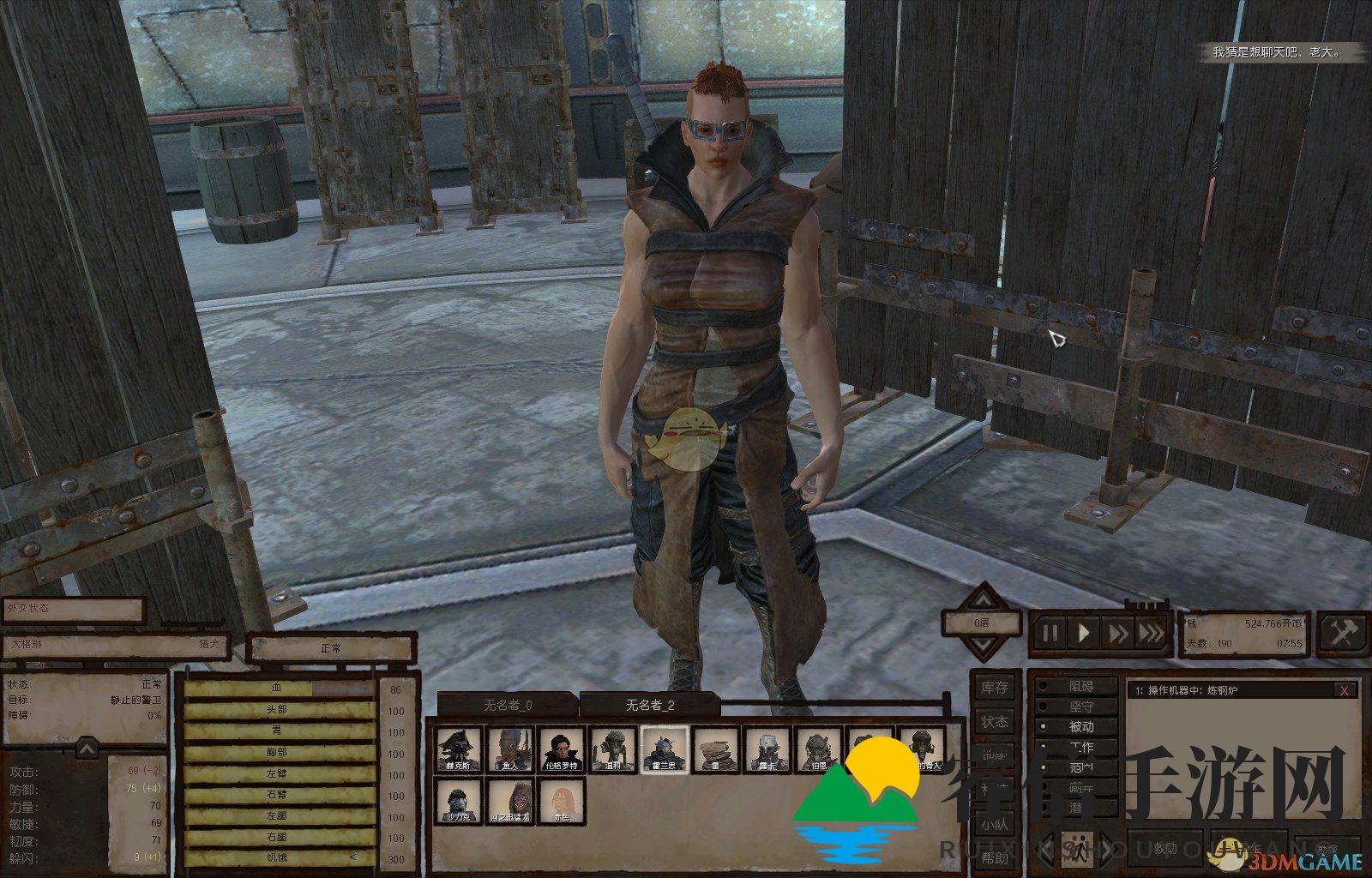Open the 库存 inventory panel

pos(994,688)
